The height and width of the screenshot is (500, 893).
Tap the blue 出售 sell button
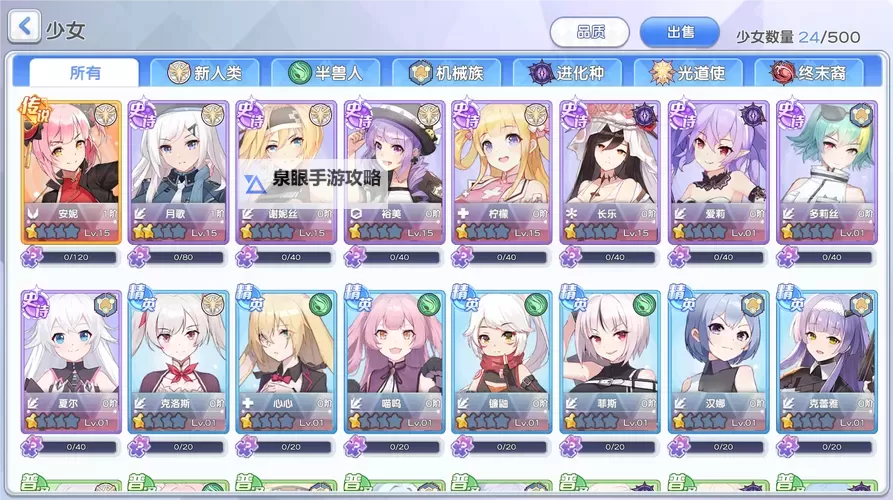[680, 32]
